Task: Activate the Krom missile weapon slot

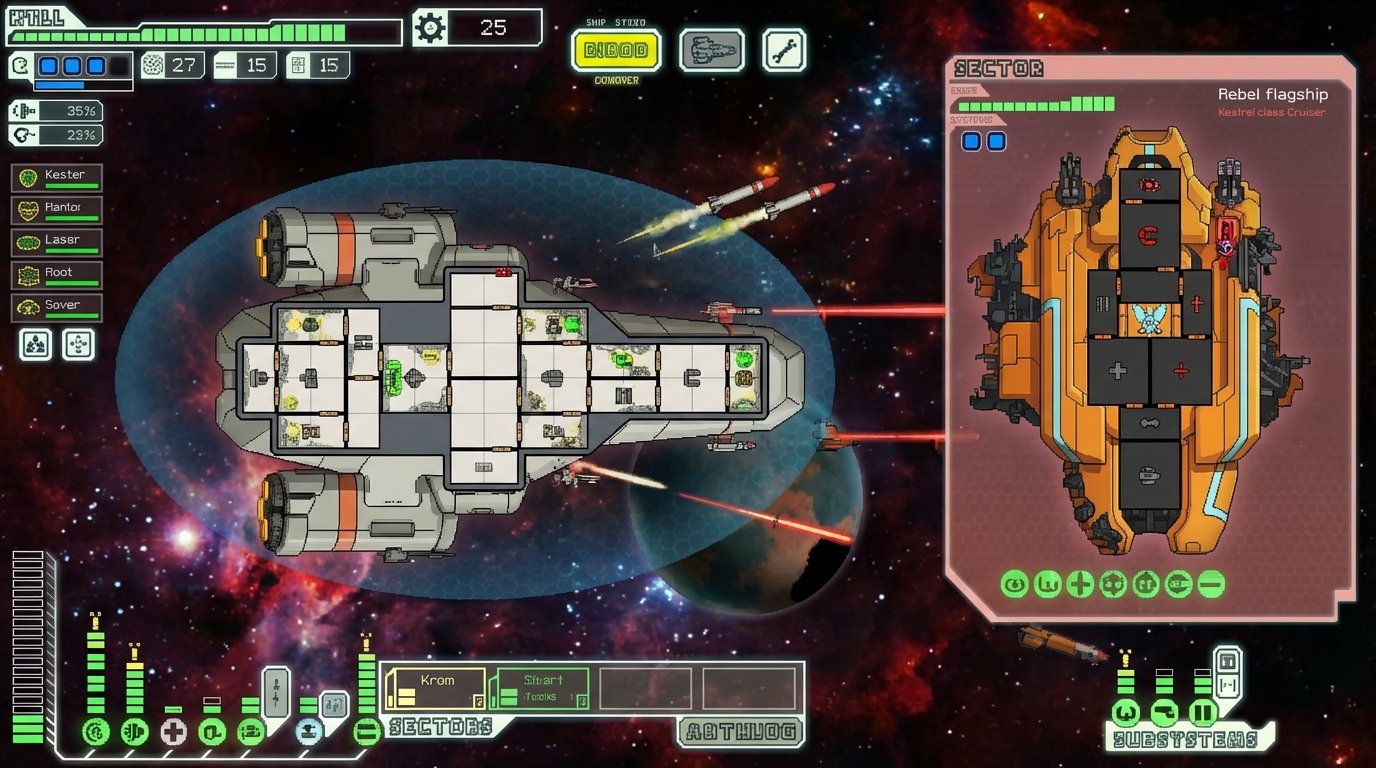Action: [x=437, y=686]
